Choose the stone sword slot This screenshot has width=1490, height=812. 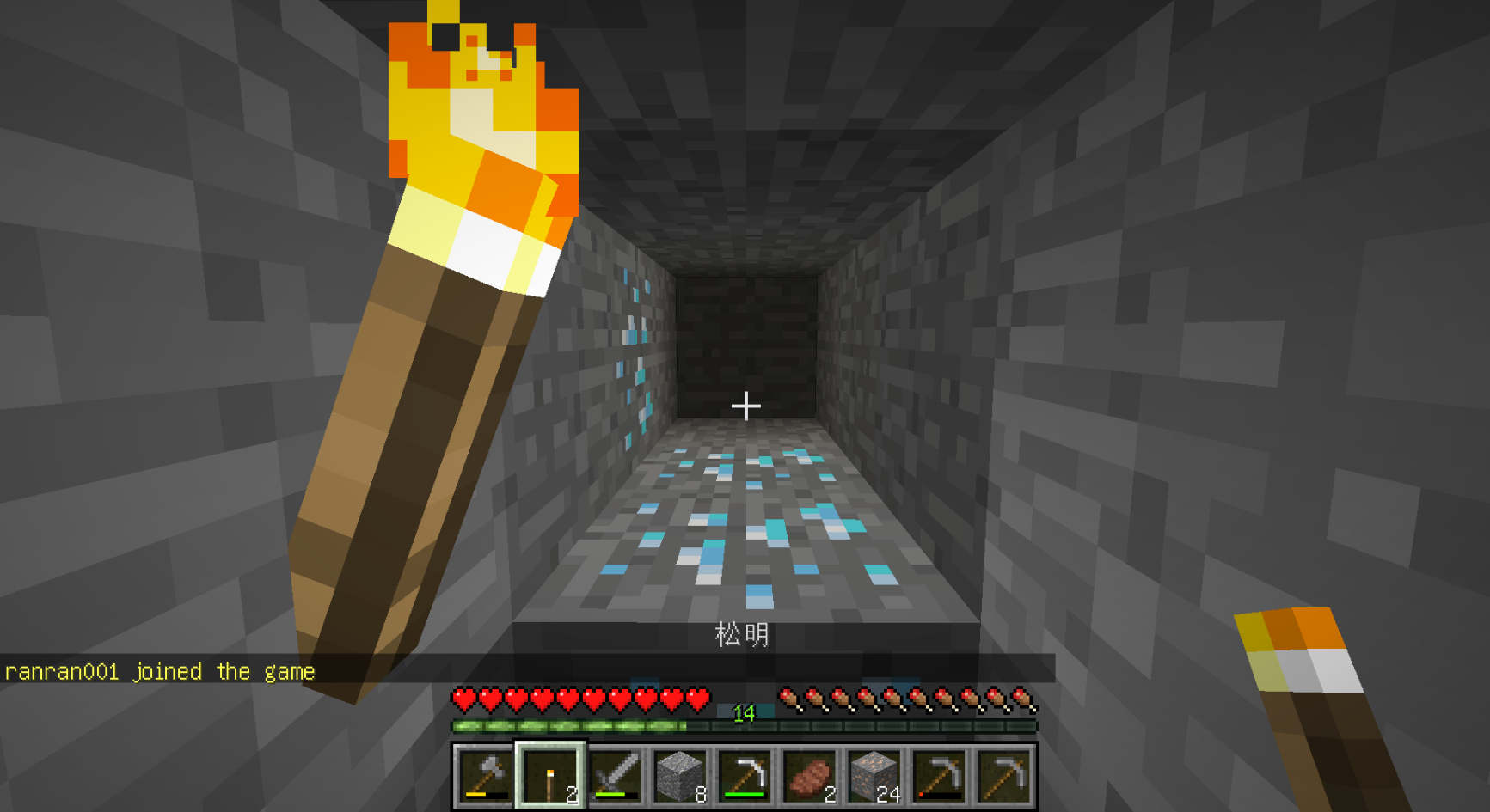(x=616, y=776)
